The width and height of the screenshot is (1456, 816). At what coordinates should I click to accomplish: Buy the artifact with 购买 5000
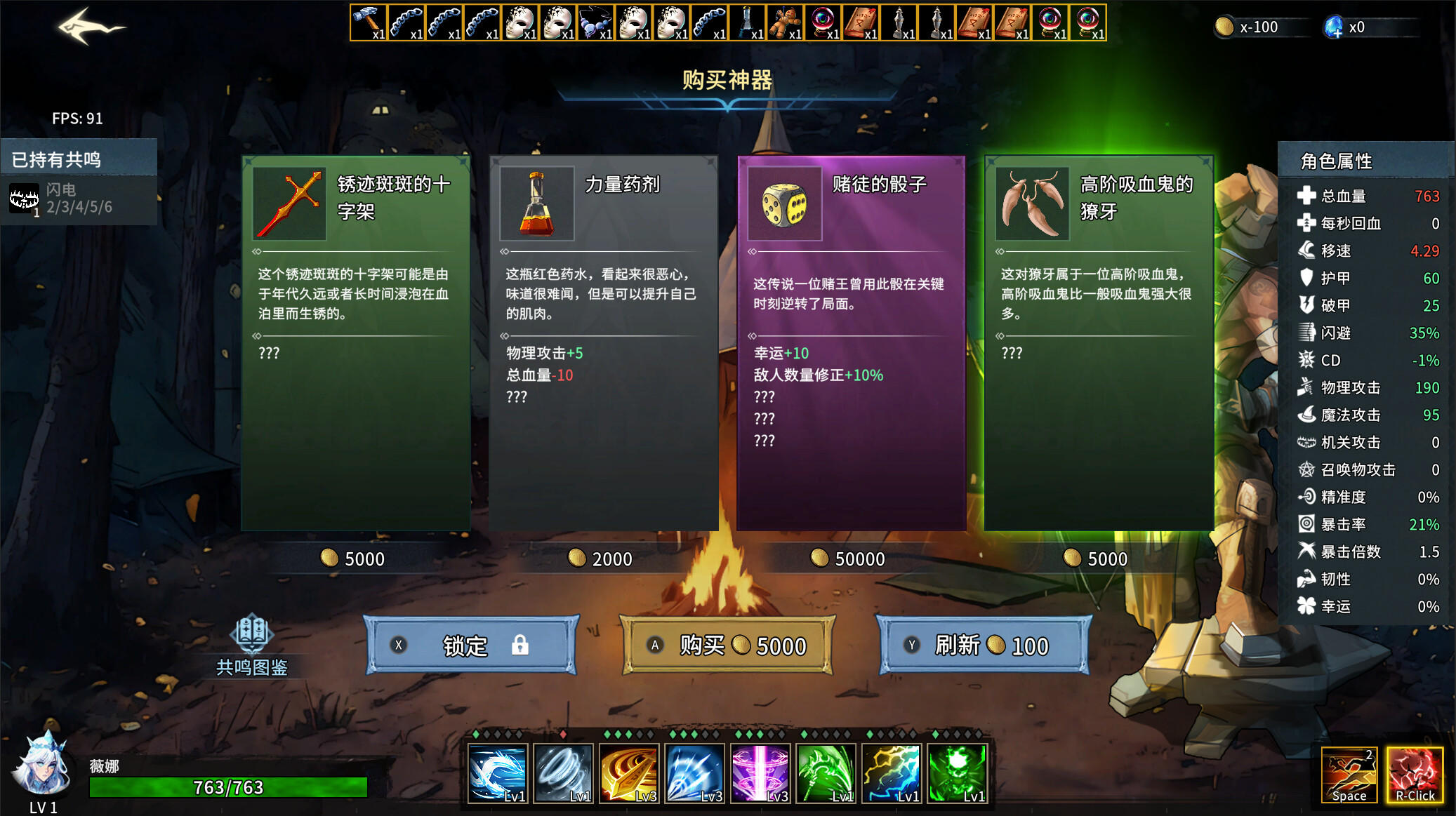(x=727, y=646)
